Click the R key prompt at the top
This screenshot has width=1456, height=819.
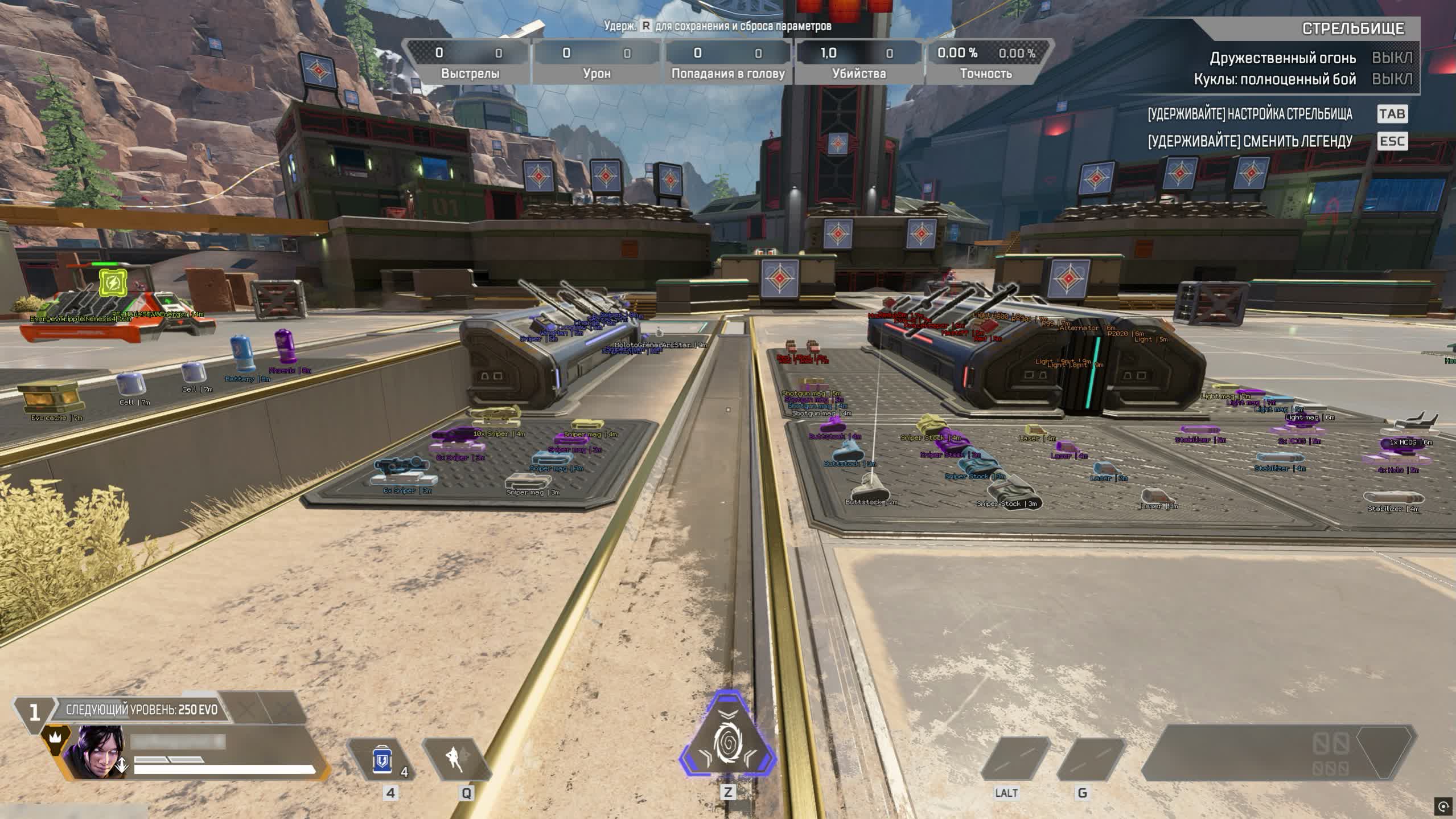click(646, 26)
